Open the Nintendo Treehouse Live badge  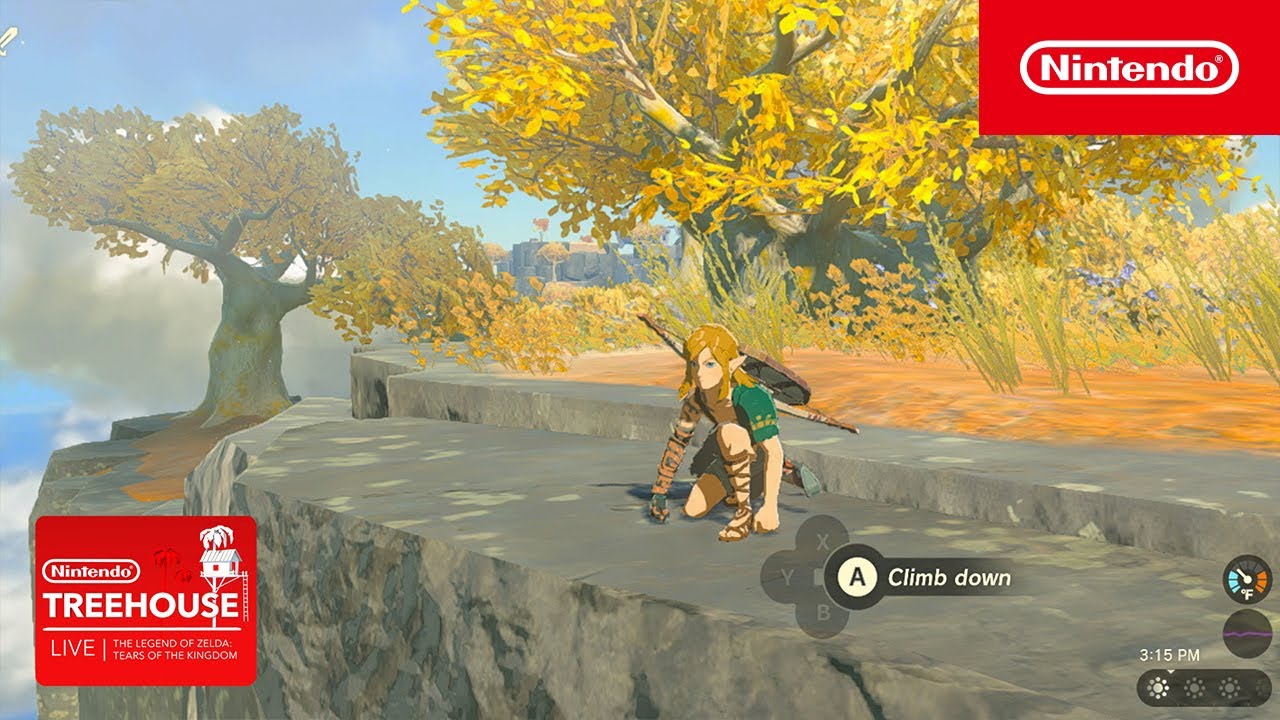[145, 600]
